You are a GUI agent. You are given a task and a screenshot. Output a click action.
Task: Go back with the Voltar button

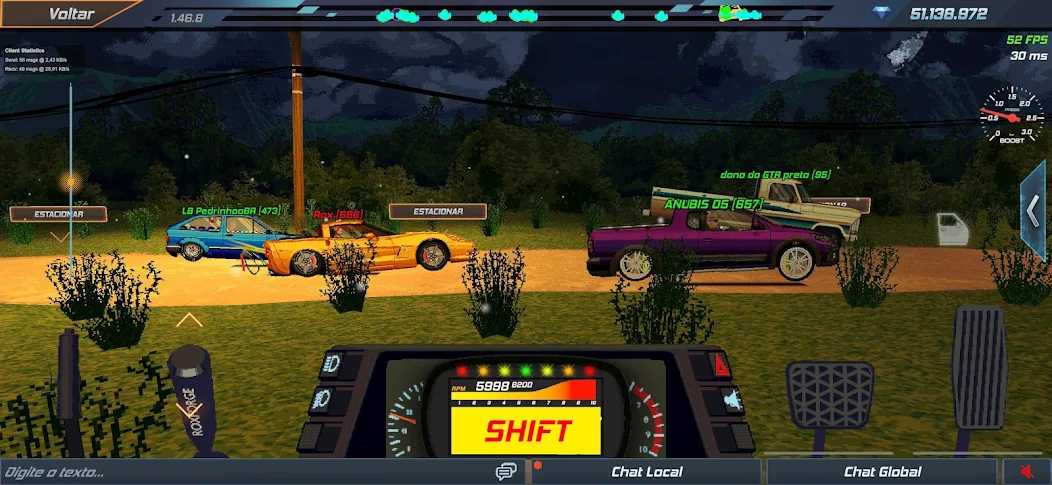point(72,14)
